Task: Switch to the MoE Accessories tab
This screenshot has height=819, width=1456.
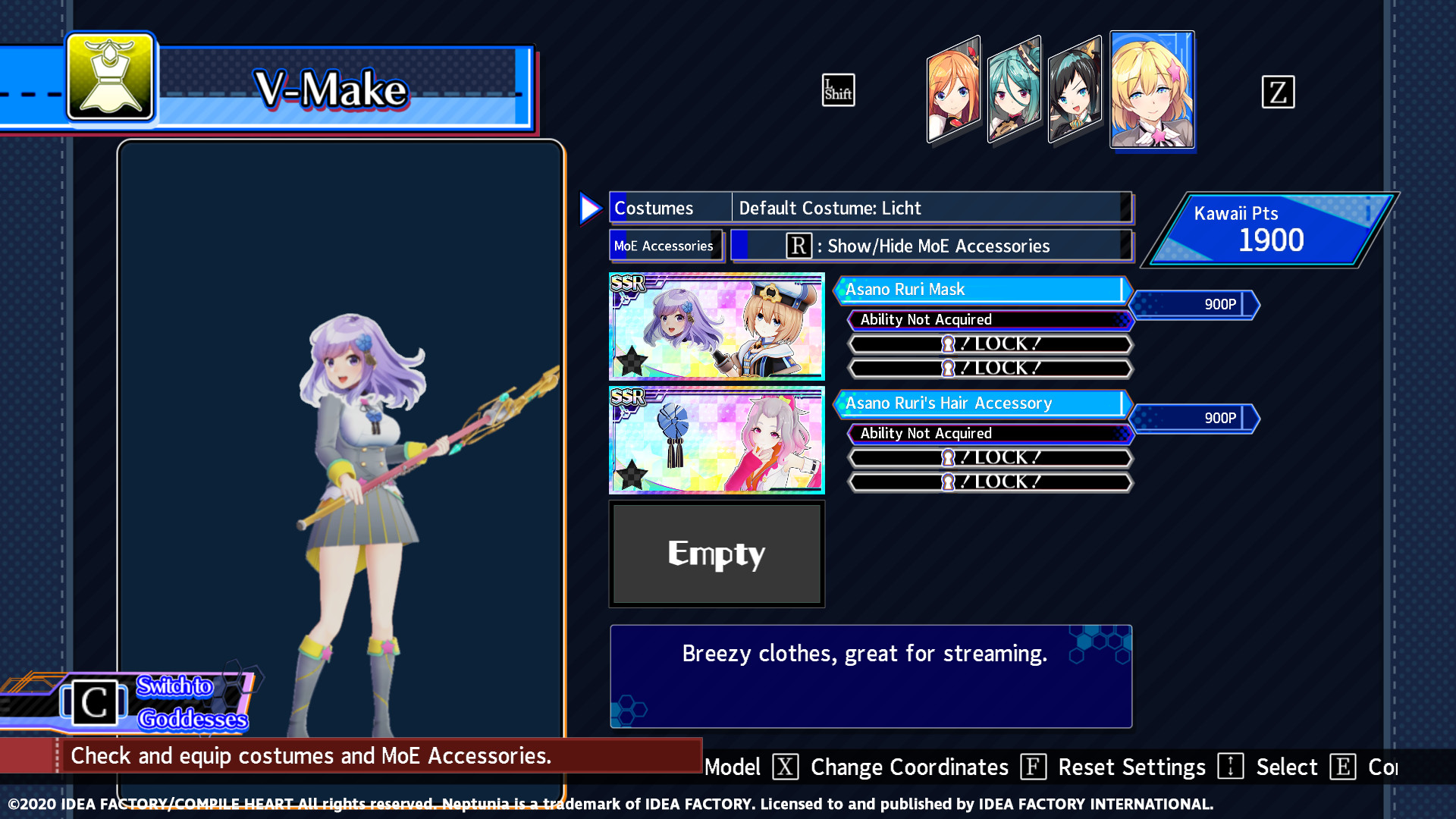Action: [x=665, y=245]
